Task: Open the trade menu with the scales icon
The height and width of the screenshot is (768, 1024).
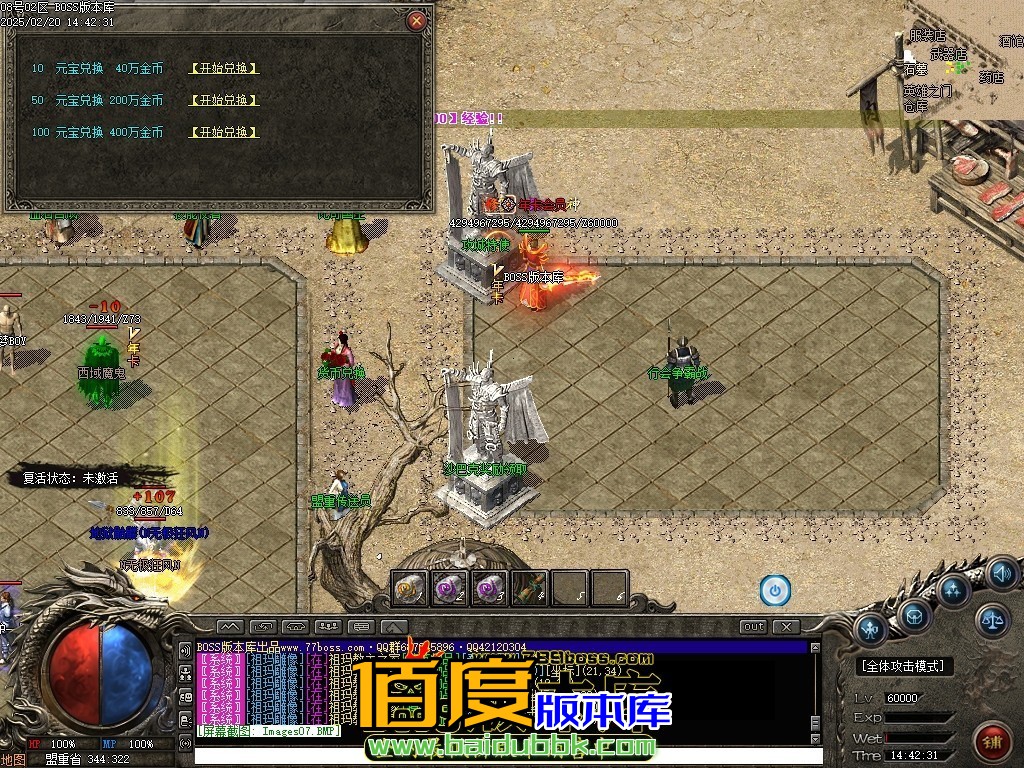Action: [992, 620]
